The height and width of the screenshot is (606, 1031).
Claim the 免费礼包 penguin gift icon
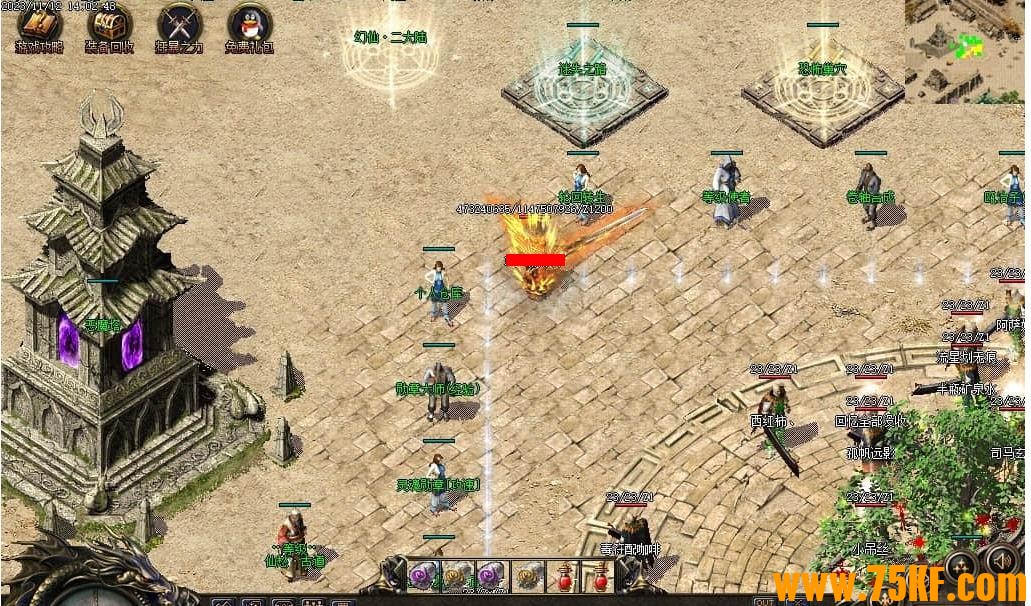[x=248, y=23]
